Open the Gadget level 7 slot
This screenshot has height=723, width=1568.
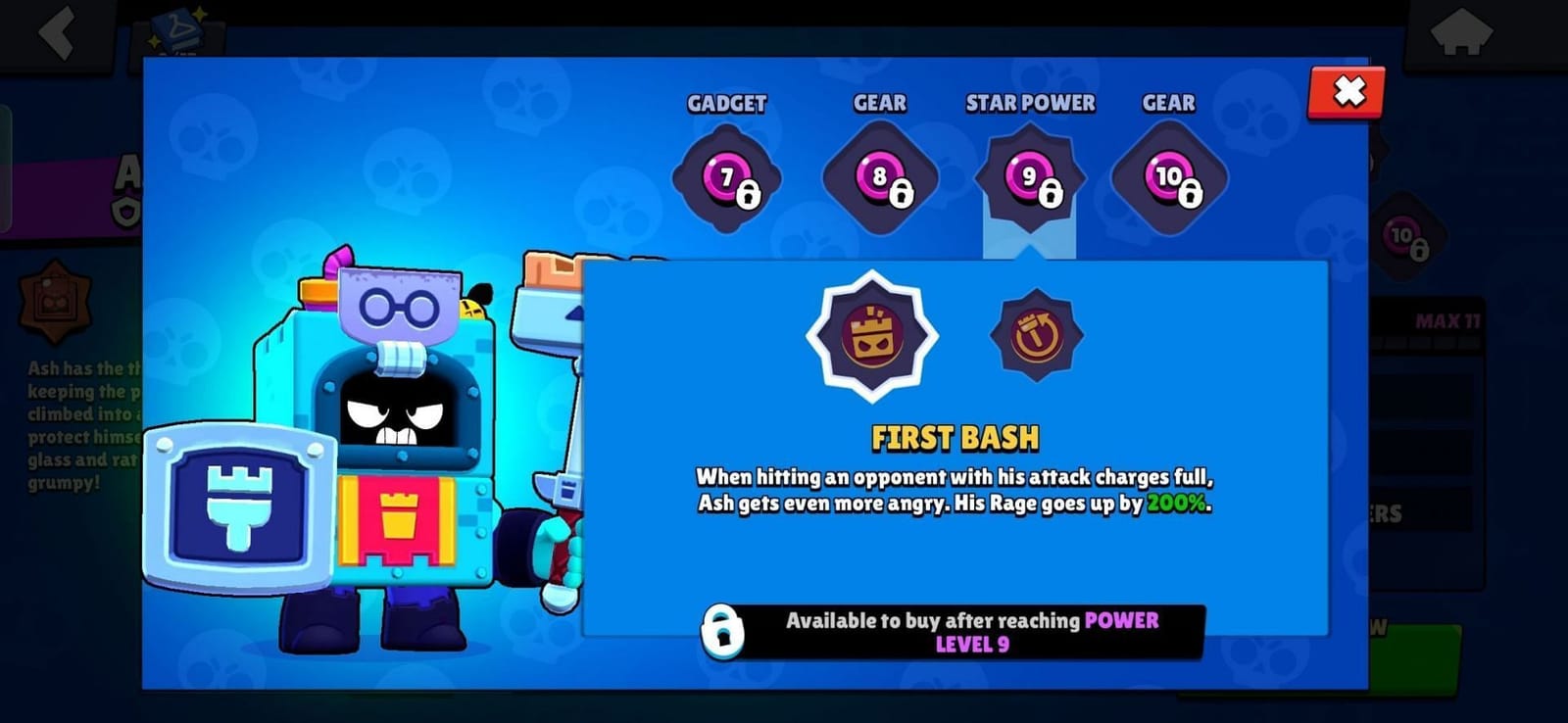(726, 176)
